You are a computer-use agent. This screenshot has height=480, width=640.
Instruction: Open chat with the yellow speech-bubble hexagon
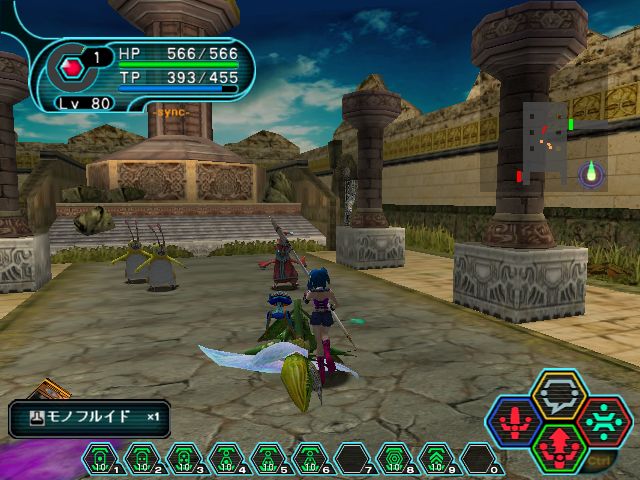(559, 395)
